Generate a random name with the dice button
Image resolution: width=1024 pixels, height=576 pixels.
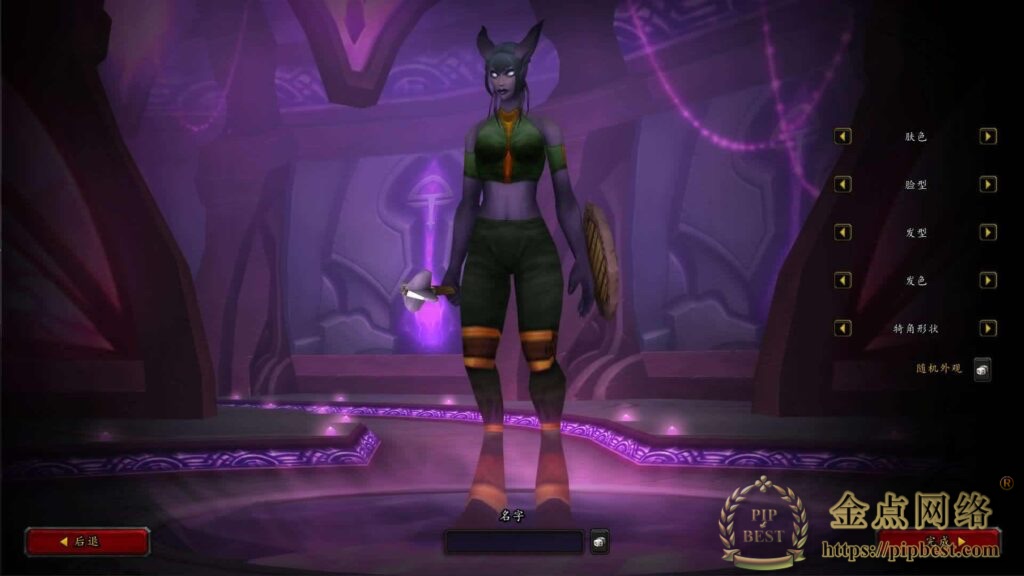(599, 541)
